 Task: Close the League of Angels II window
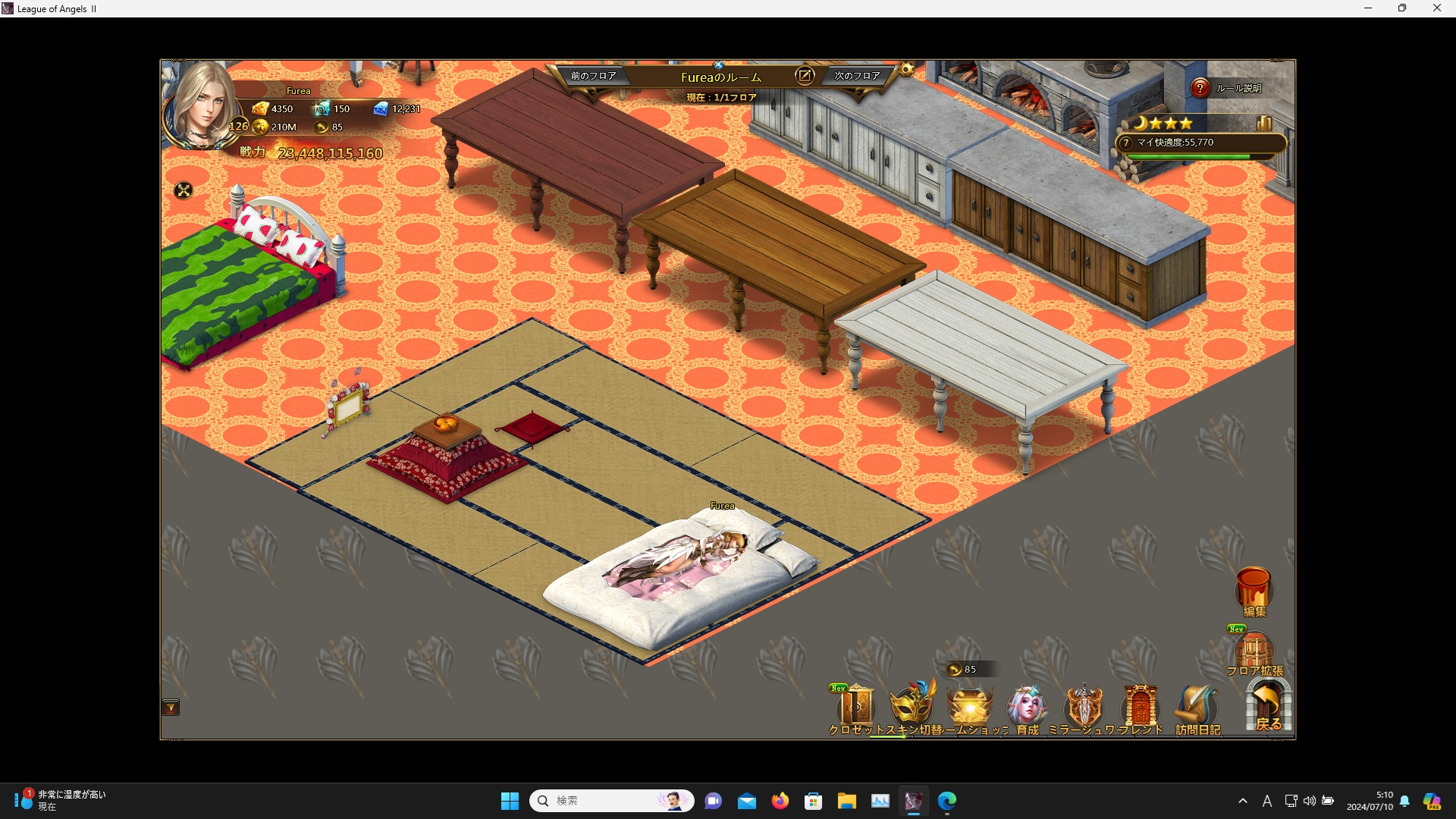point(1436,8)
